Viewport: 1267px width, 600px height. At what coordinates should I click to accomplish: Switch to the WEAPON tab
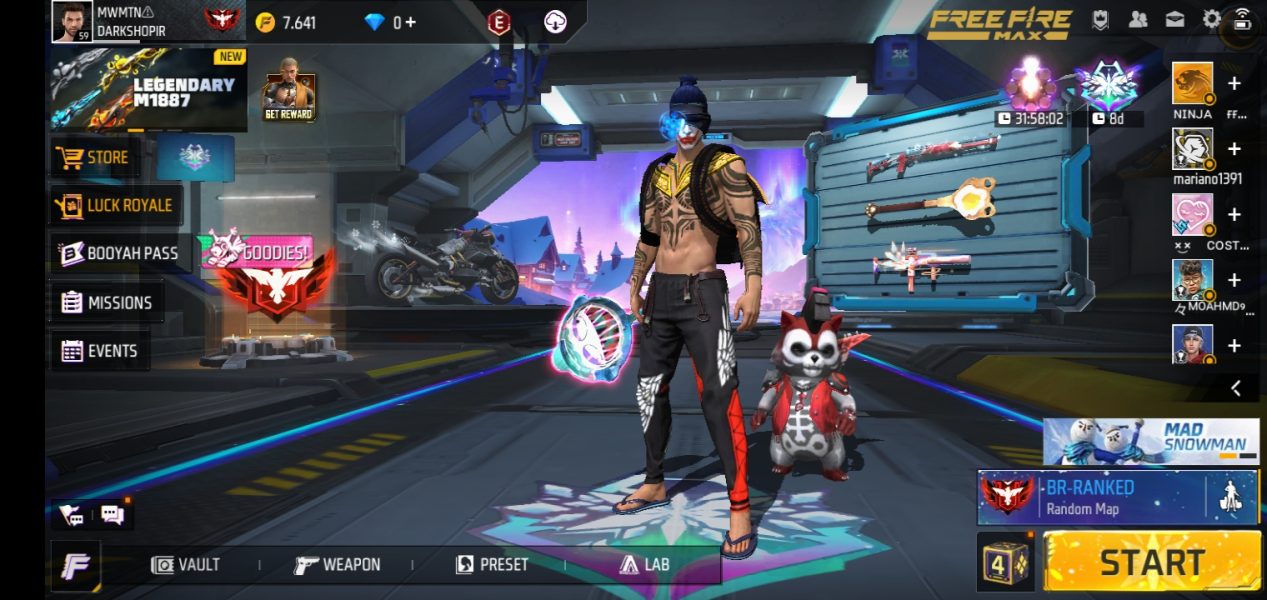click(337, 565)
